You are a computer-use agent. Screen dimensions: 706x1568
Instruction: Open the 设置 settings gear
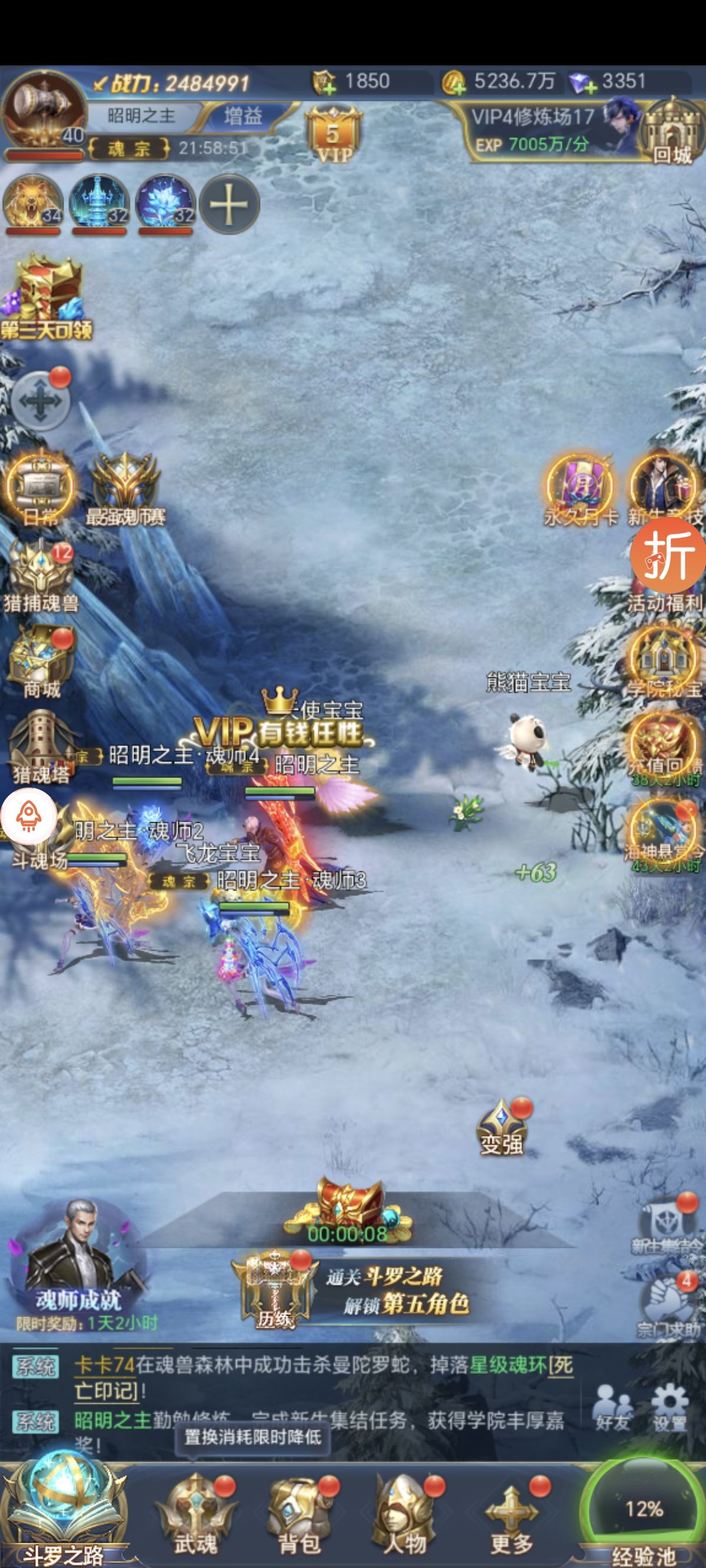(670, 1406)
